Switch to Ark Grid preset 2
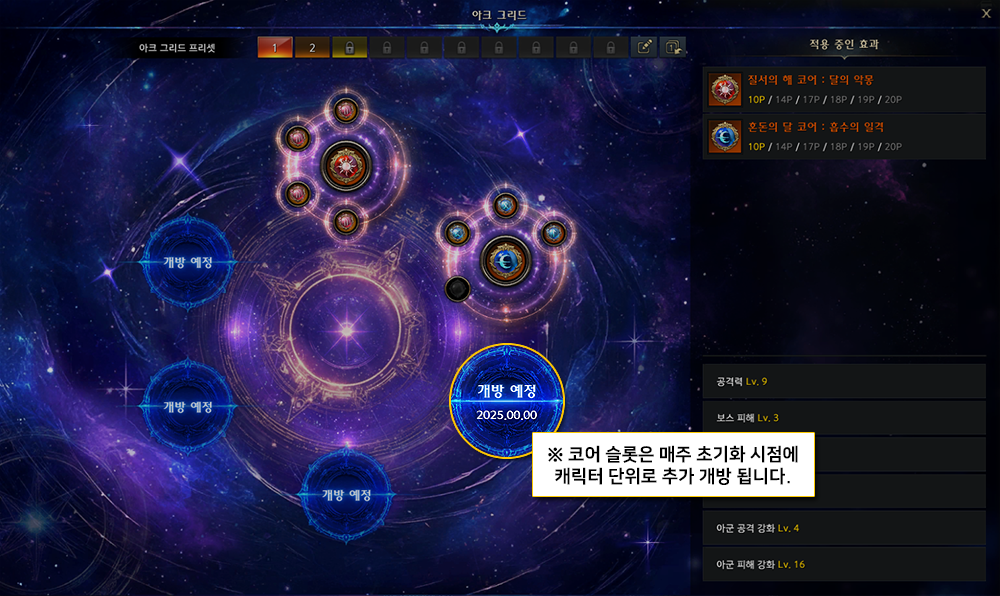Viewport: 1000px width, 596px height. tap(311, 47)
